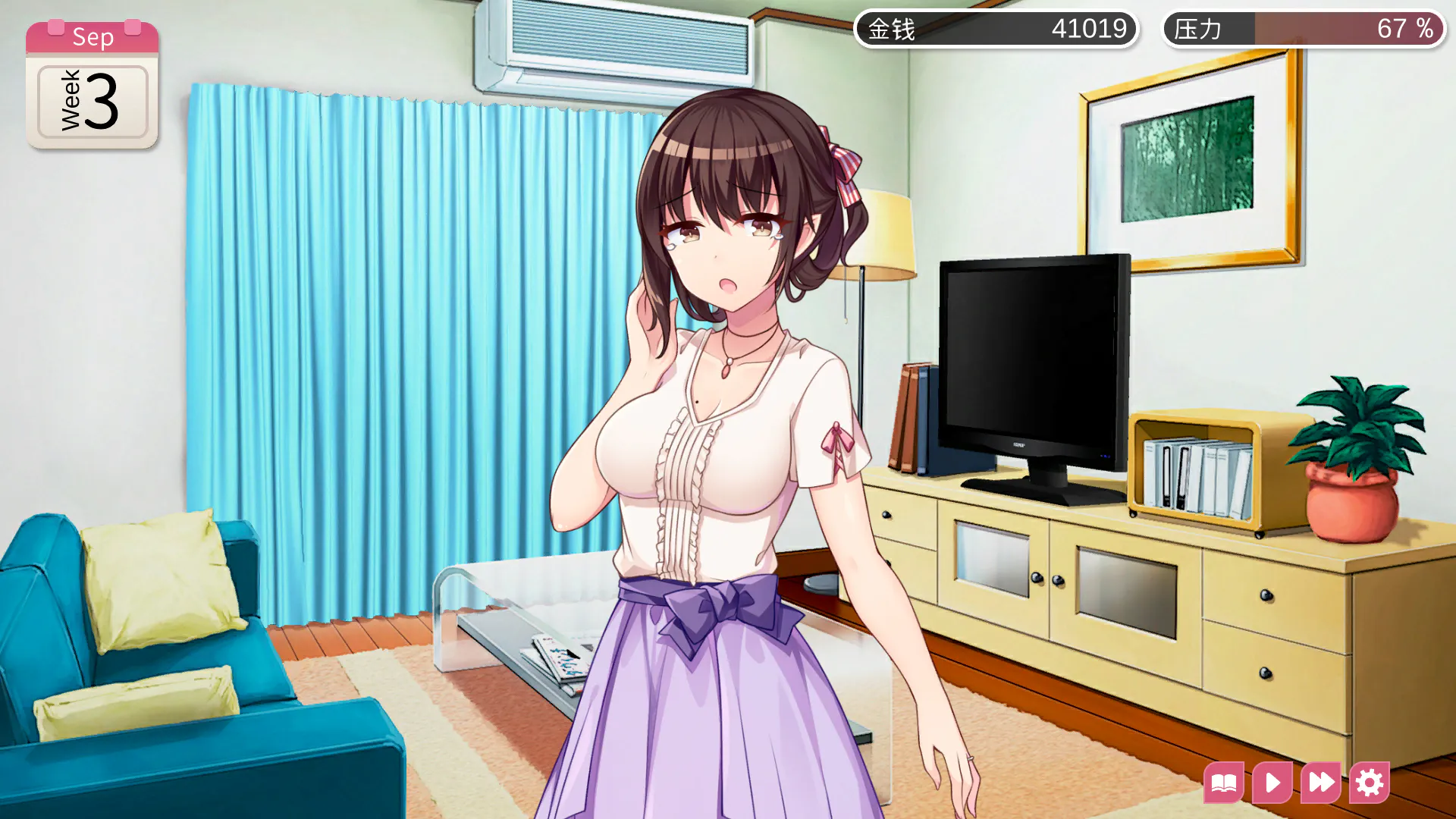1456x819 pixels.
Task: Click the auto-play triangle button
Action: [x=1272, y=783]
